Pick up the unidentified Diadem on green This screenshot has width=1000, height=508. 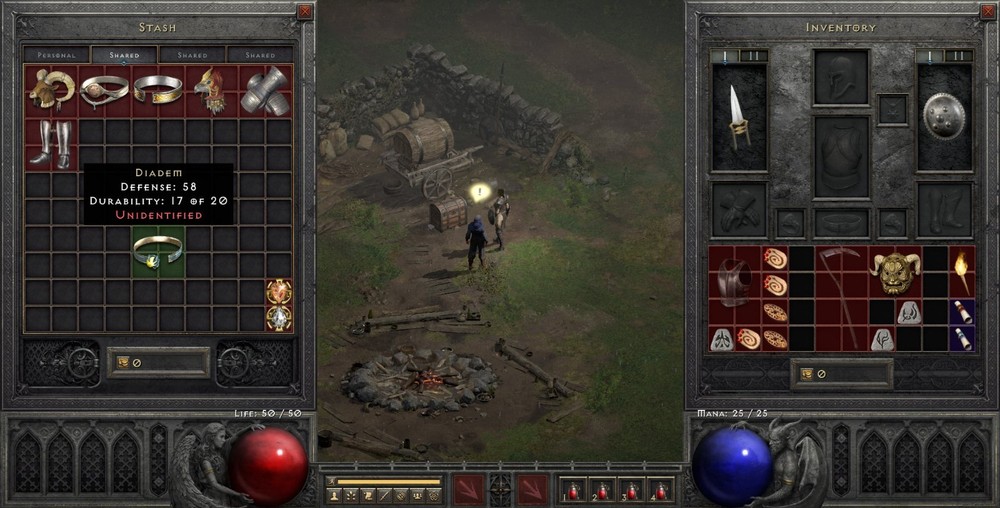pyautogui.click(x=158, y=251)
